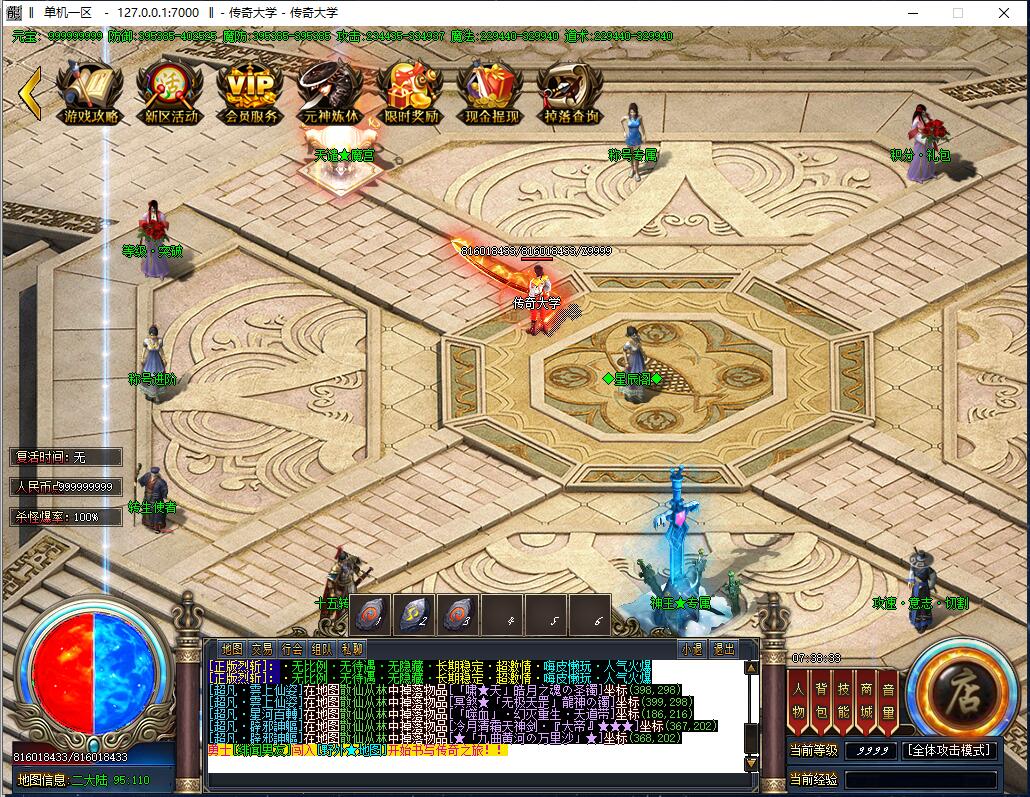Open the 现金提现 cash withdrawal icon
Viewport: 1030px width, 797px height.
(x=491, y=91)
